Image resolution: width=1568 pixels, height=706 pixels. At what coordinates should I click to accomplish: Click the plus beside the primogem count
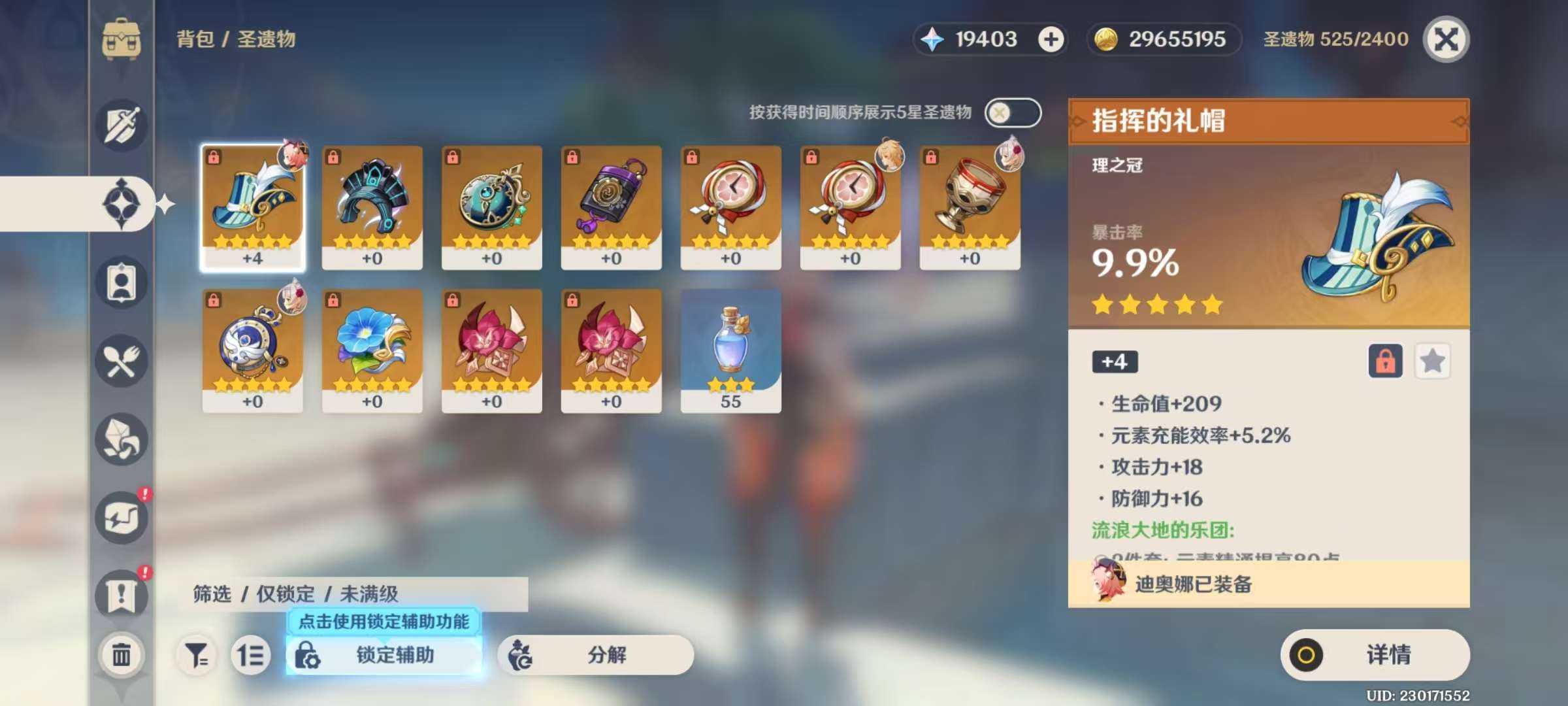[x=1051, y=39]
